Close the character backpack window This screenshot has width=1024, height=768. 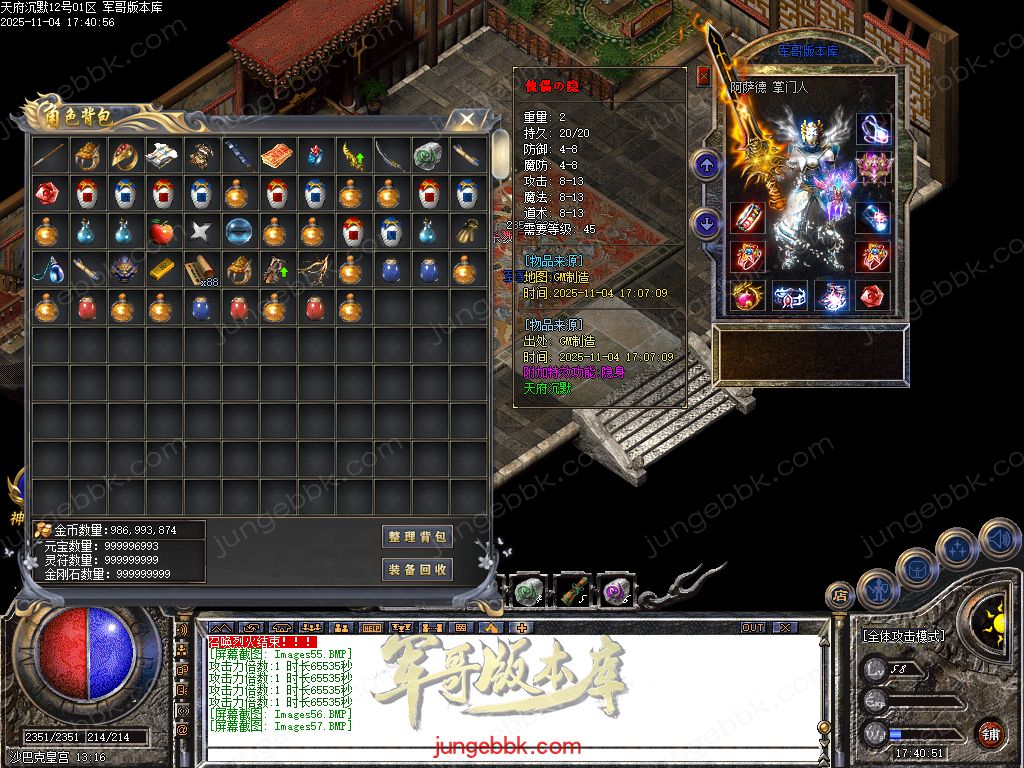466,120
